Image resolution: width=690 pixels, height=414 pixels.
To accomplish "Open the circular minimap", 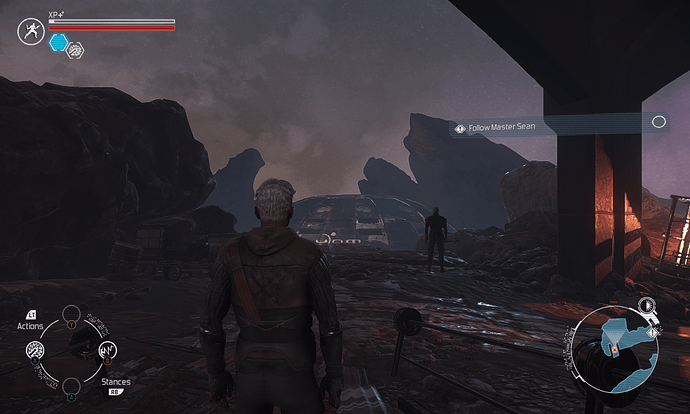I will (617, 351).
